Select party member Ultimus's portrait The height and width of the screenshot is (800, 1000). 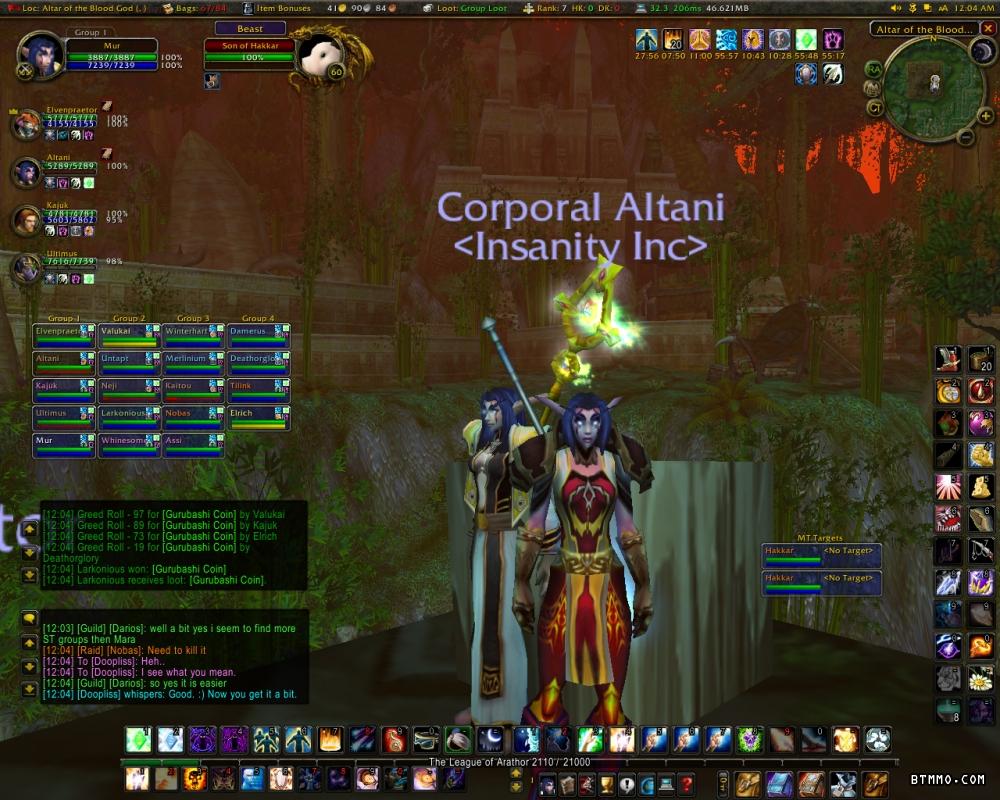pyautogui.click(x=25, y=269)
